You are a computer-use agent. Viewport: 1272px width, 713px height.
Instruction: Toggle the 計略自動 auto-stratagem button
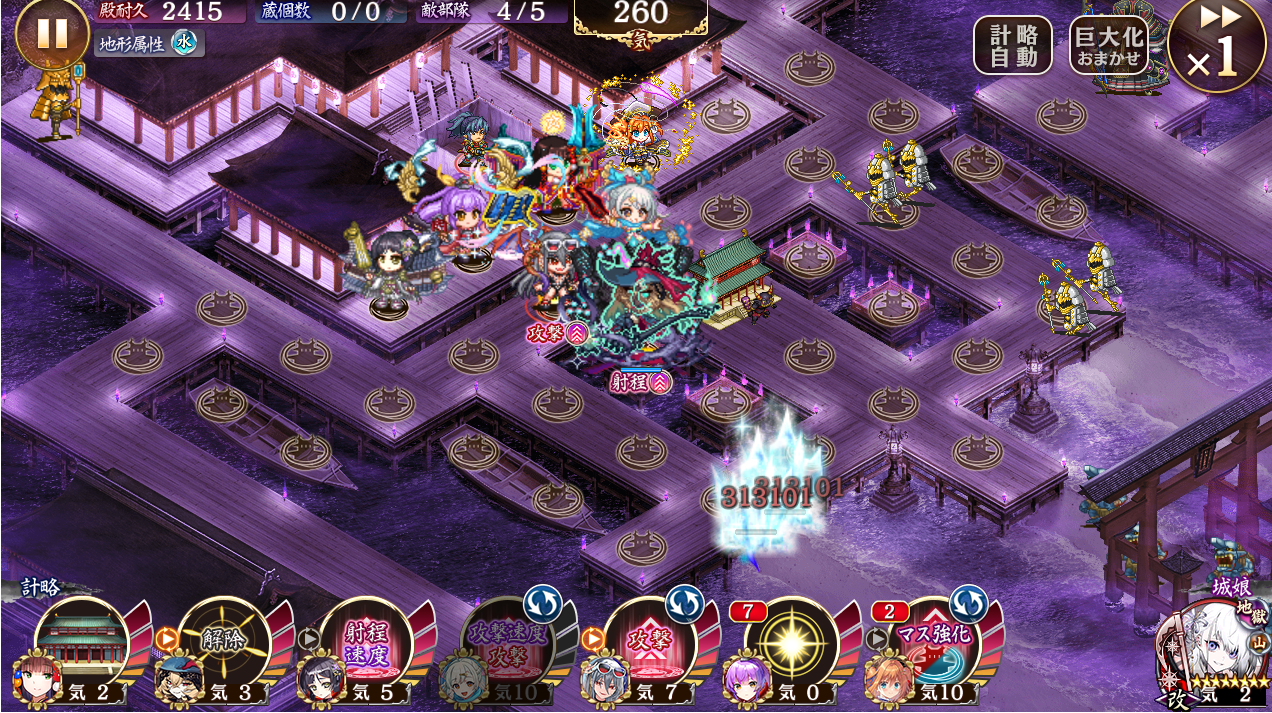coord(1013,46)
